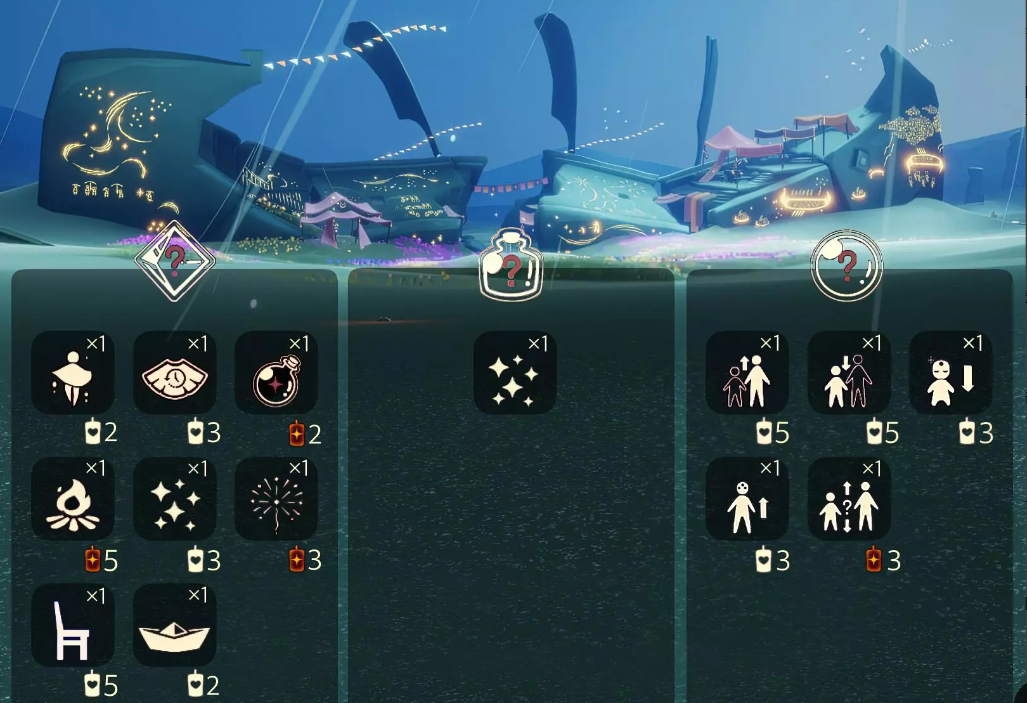Pick the clam shell with clock item
The height and width of the screenshot is (703, 1027).
pyautogui.click(x=175, y=372)
